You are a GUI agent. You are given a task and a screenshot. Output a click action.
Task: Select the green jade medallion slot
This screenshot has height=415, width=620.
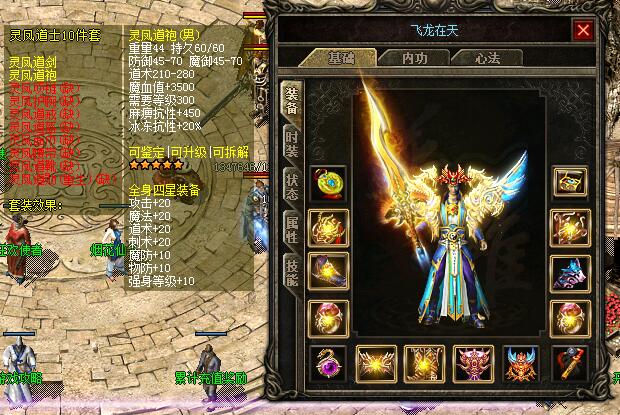pyautogui.click(x=327, y=184)
